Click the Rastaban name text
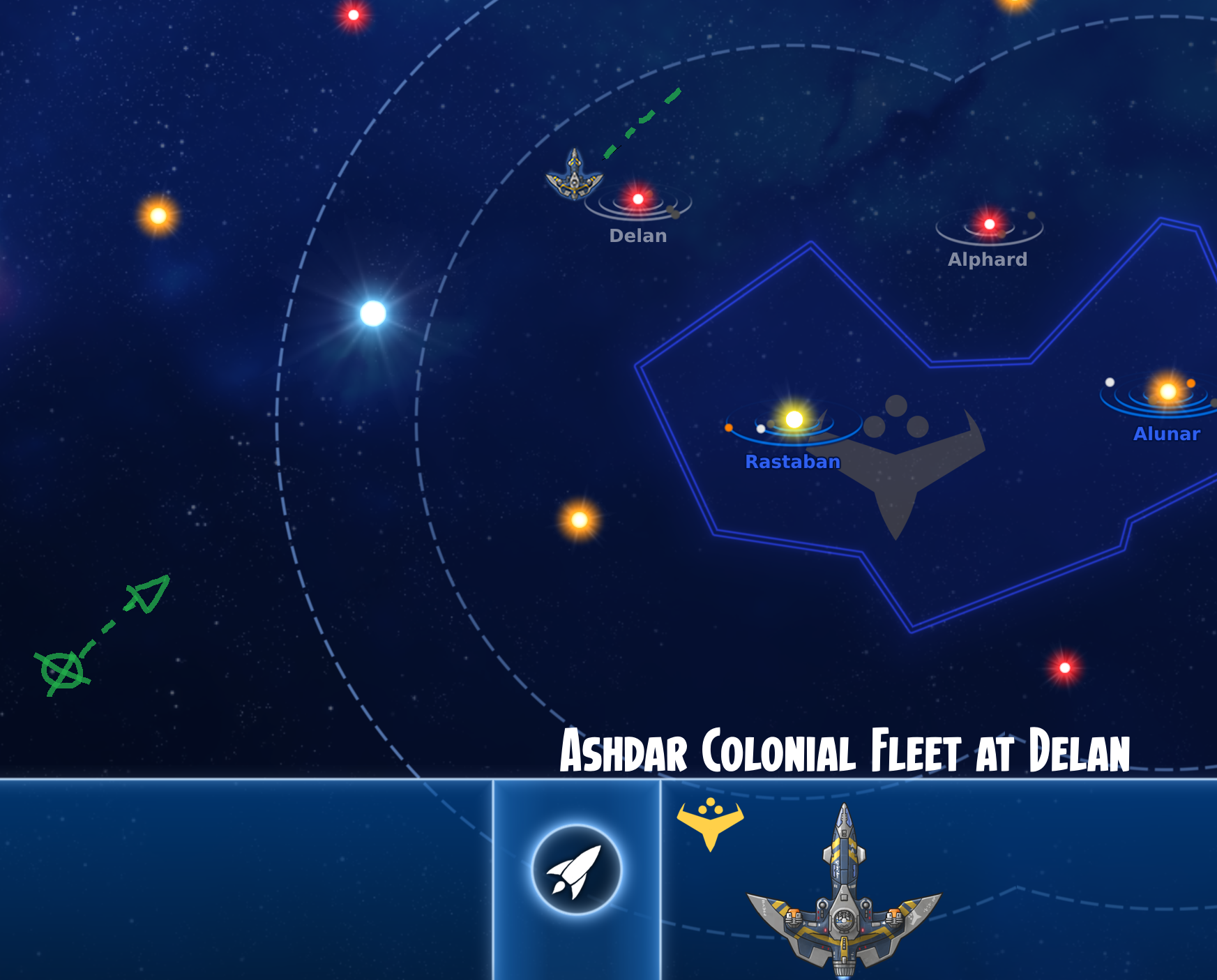This screenshot has height=980, width=1217. (x=794, y=462)
